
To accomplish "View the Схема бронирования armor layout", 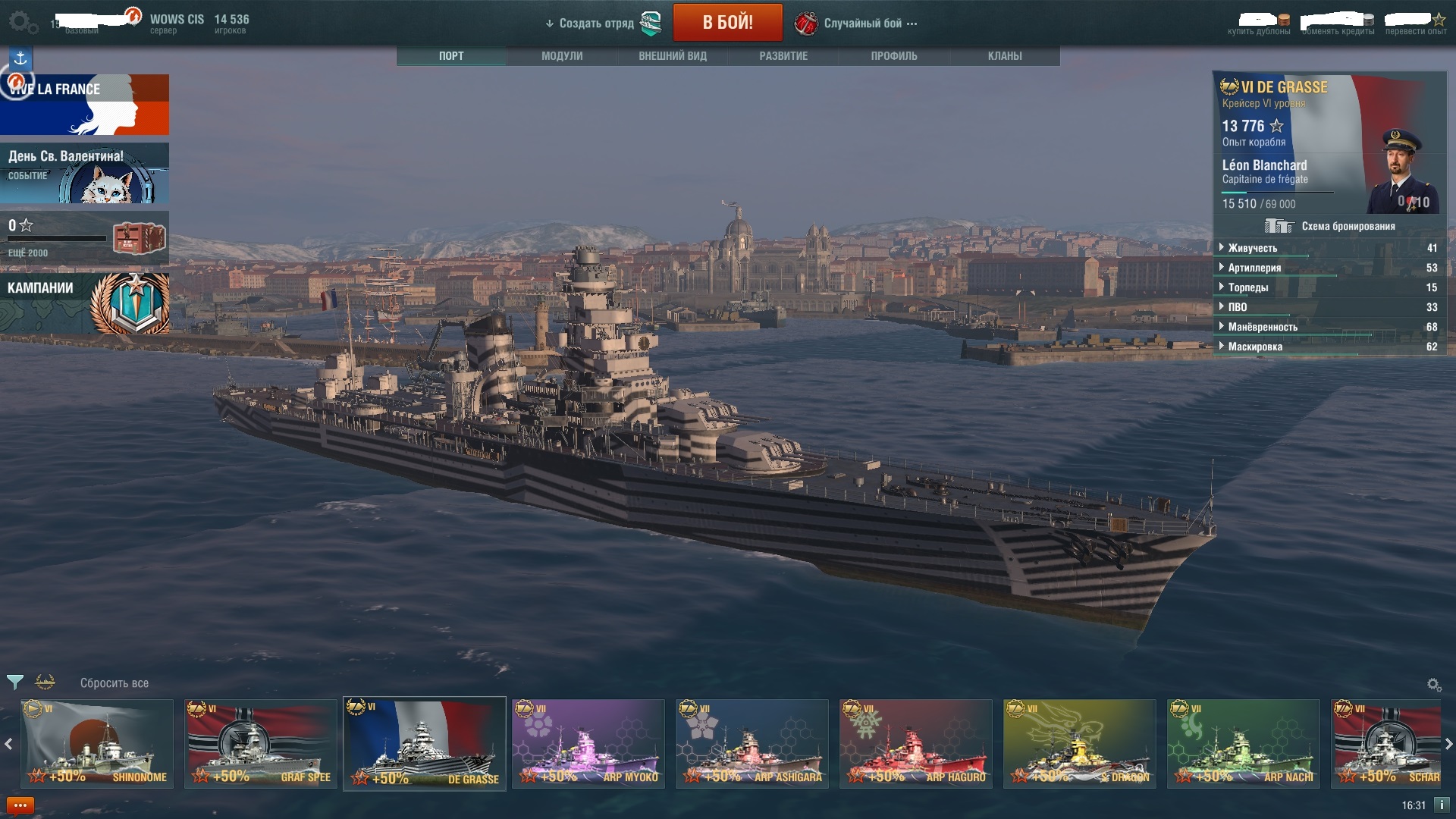I will [1329, 226].
